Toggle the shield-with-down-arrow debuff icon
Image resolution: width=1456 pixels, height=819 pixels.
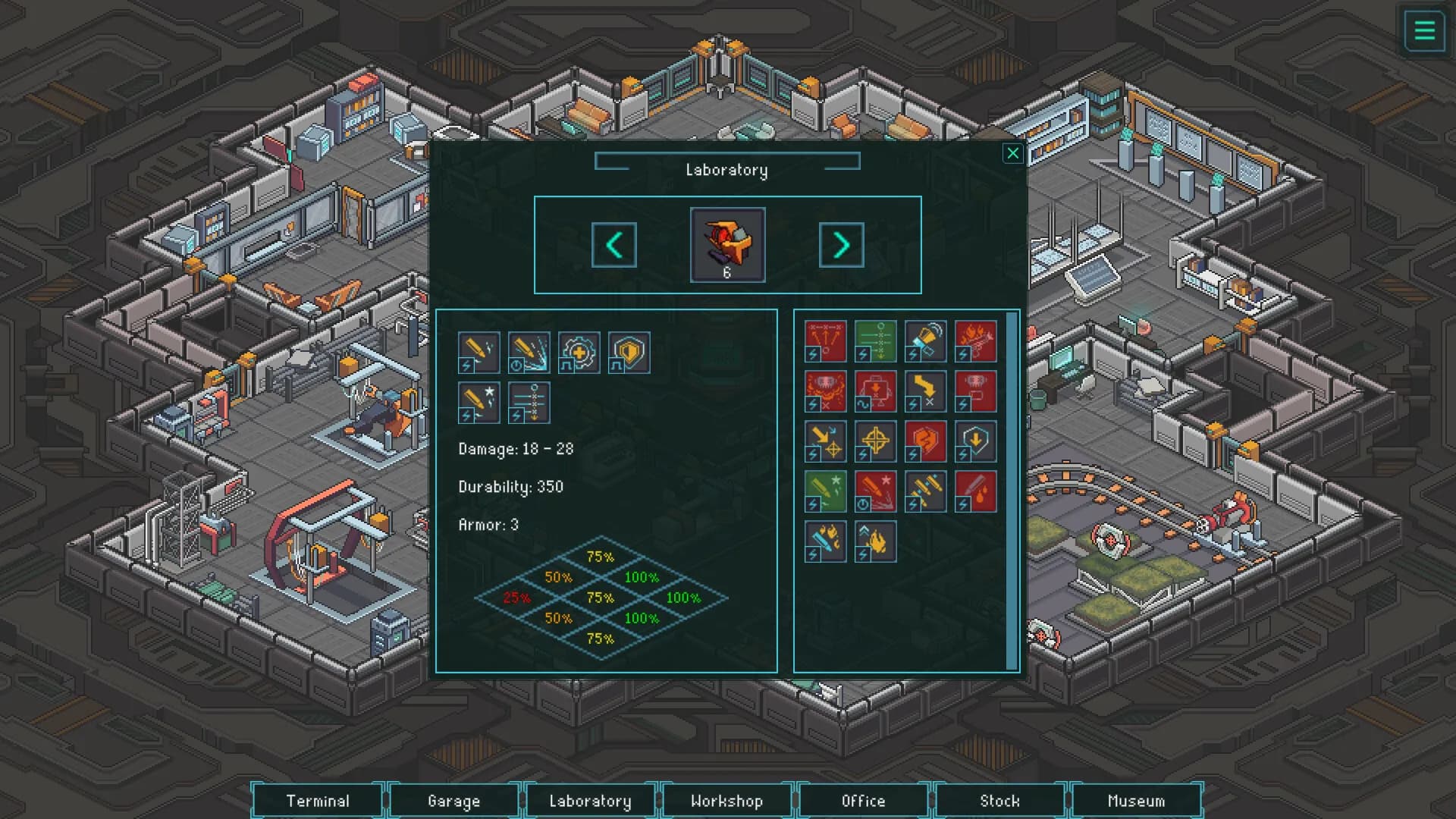click(976, 441)
